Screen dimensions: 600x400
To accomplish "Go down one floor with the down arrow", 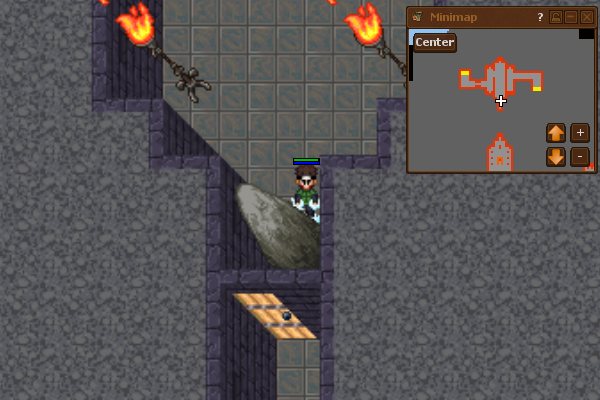I will [556, 156].
